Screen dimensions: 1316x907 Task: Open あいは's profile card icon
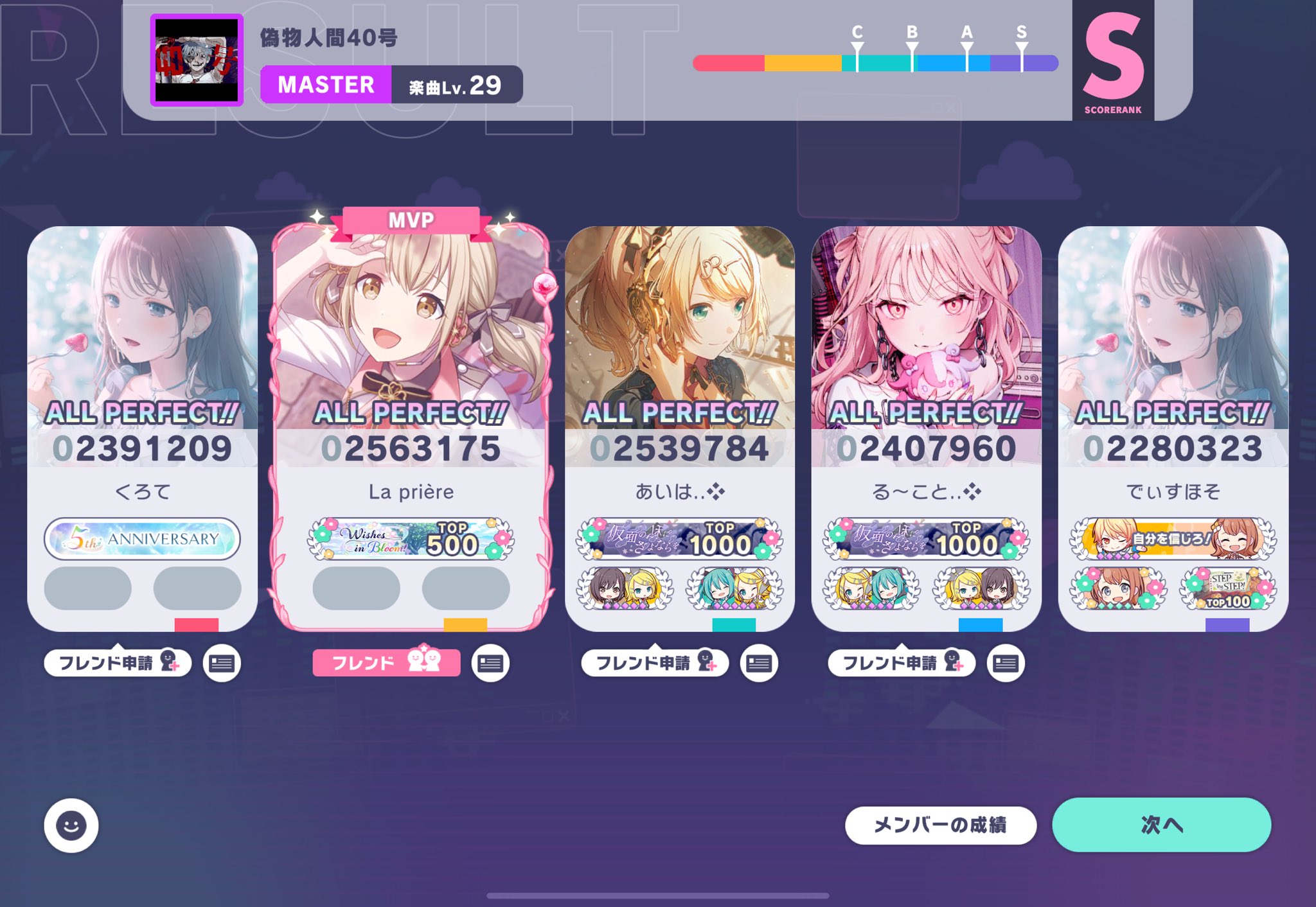[759, 663]
